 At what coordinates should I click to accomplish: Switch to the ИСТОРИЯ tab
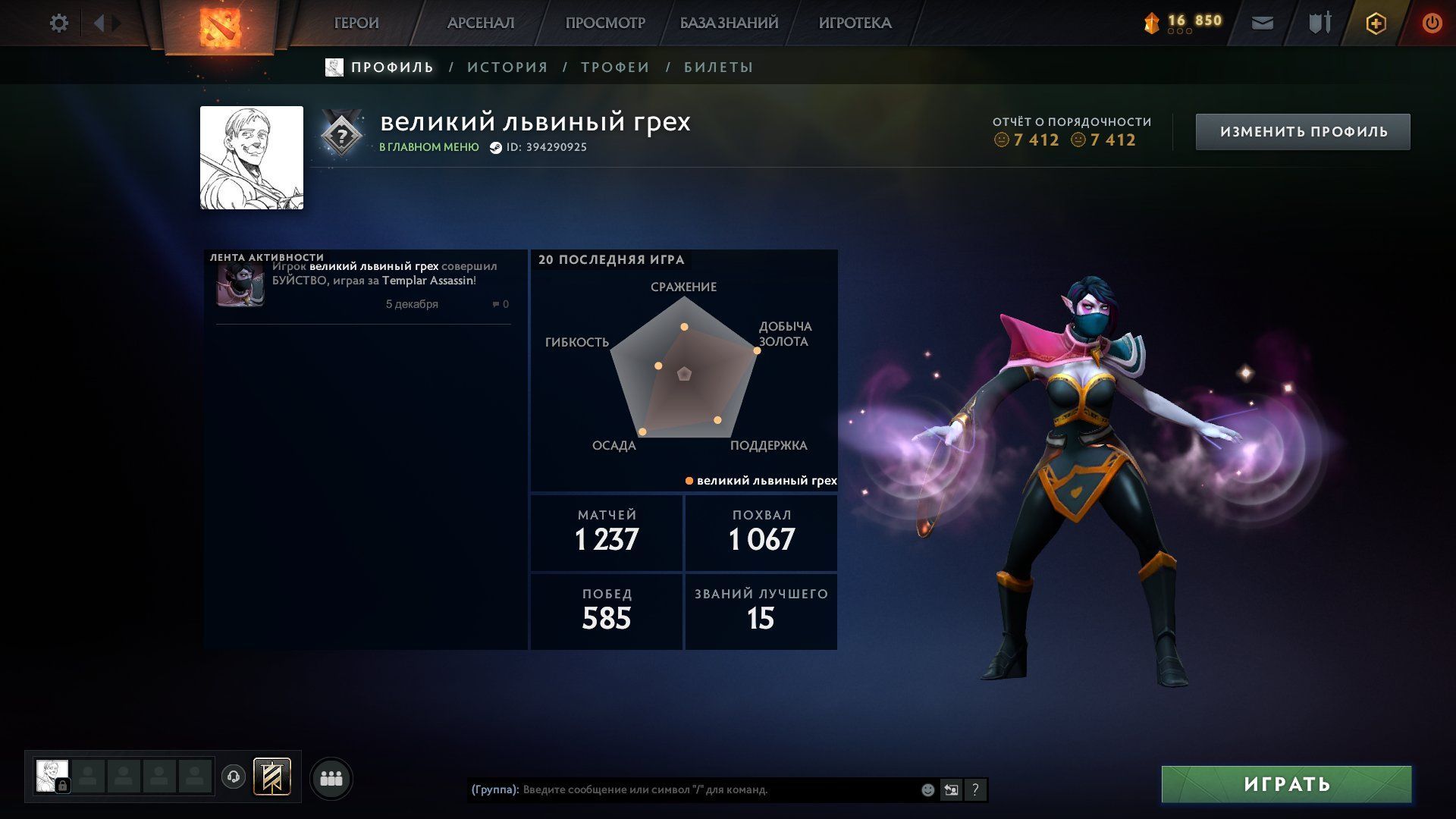click(507, 67)
